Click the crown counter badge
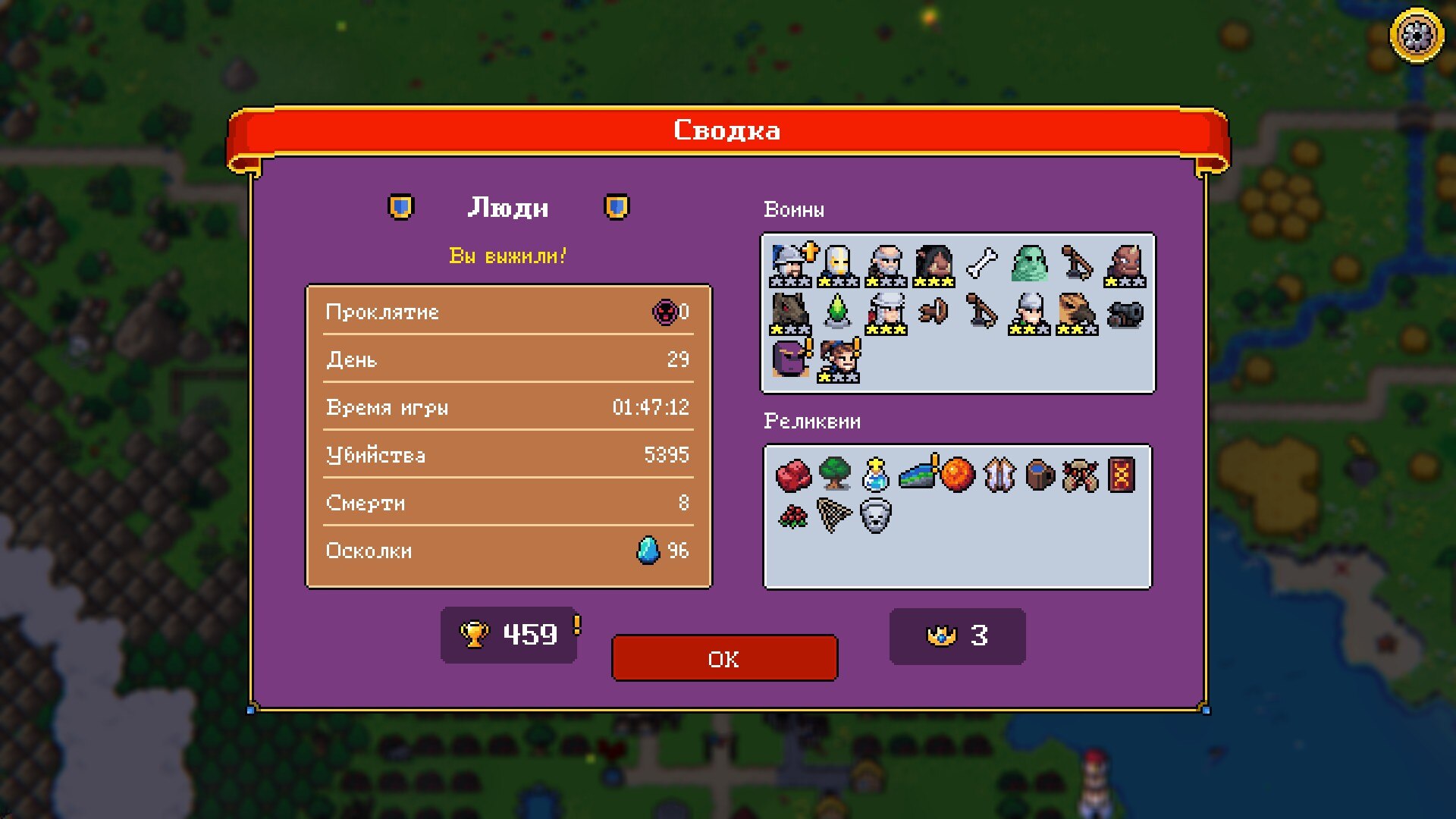Screen dimensions: 1456x819 957,636
